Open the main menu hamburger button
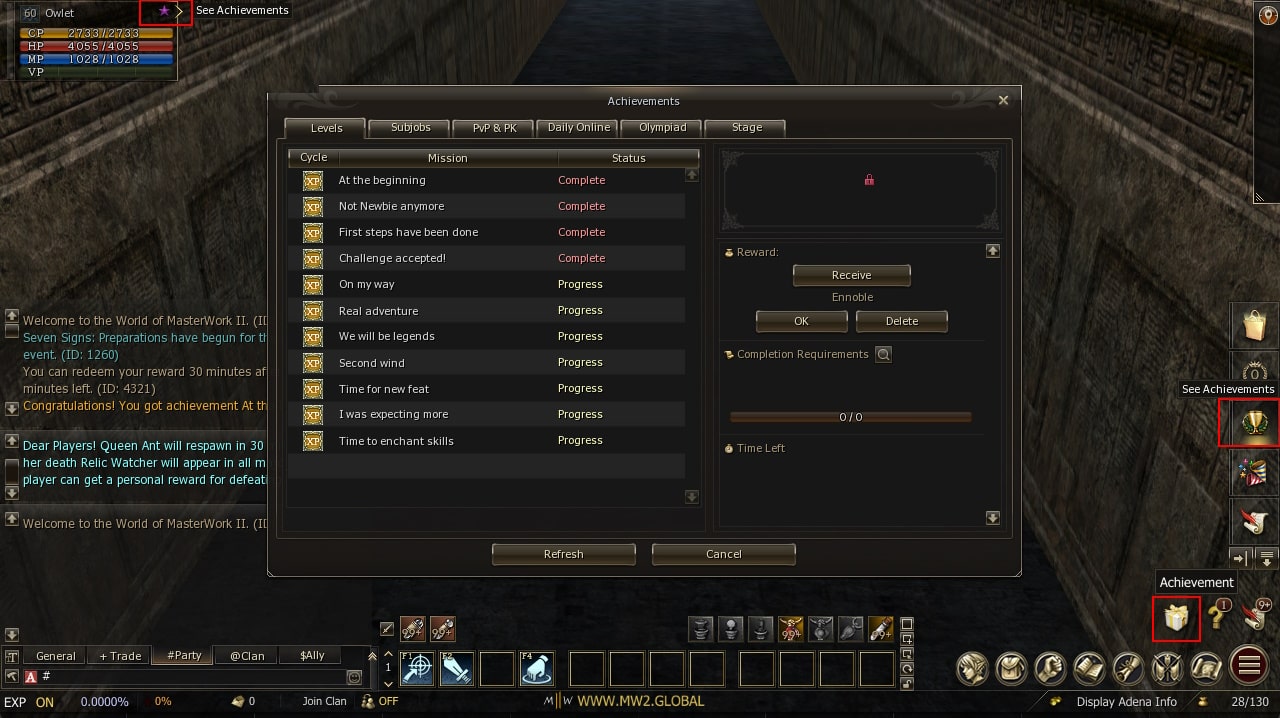The image size is (1280, 718). point(1248,666)
